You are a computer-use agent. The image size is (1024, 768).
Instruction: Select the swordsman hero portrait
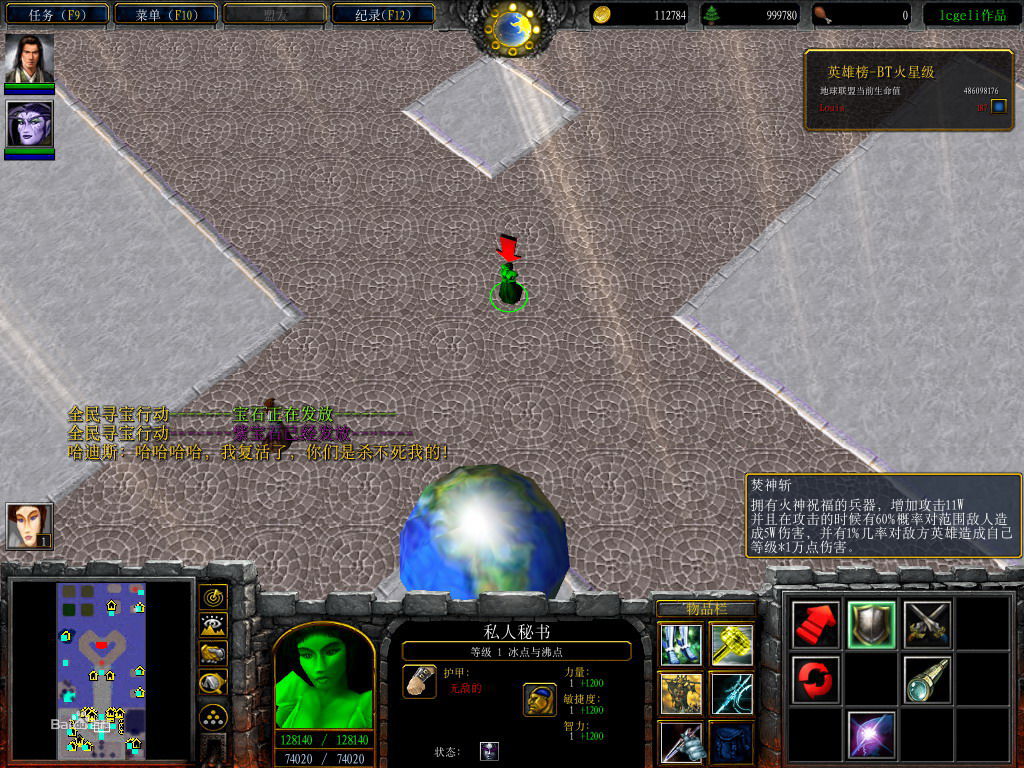(29, 59)
